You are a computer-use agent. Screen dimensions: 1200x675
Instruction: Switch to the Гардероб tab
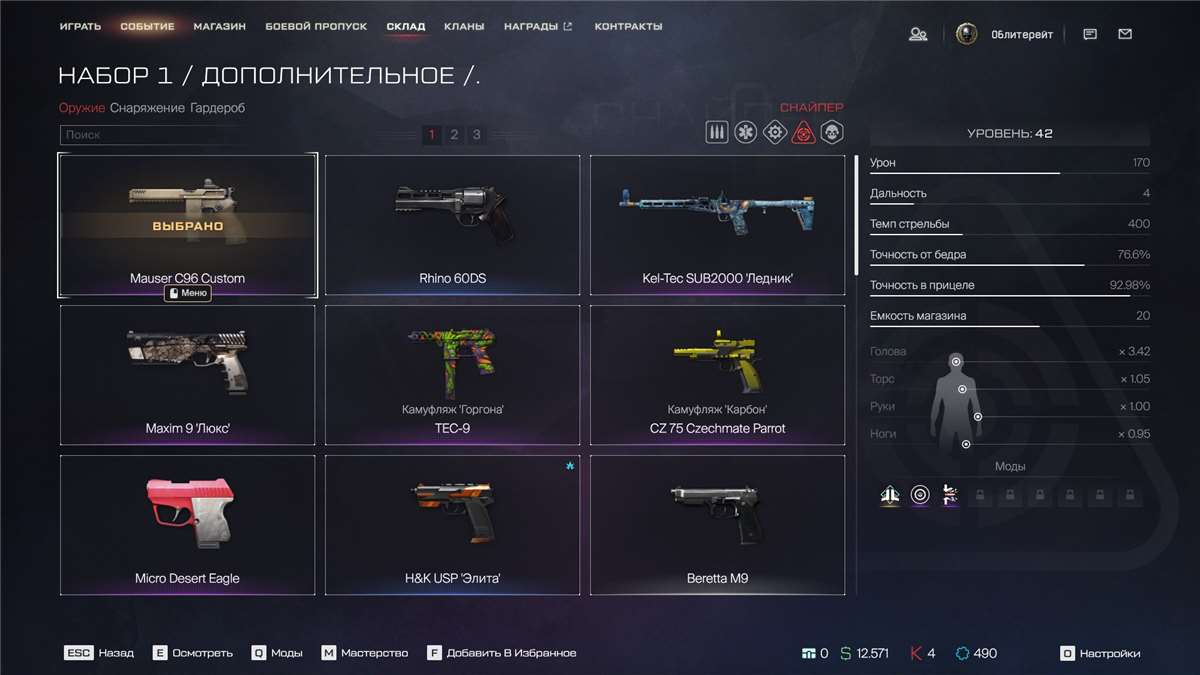(x=217, y=108)
